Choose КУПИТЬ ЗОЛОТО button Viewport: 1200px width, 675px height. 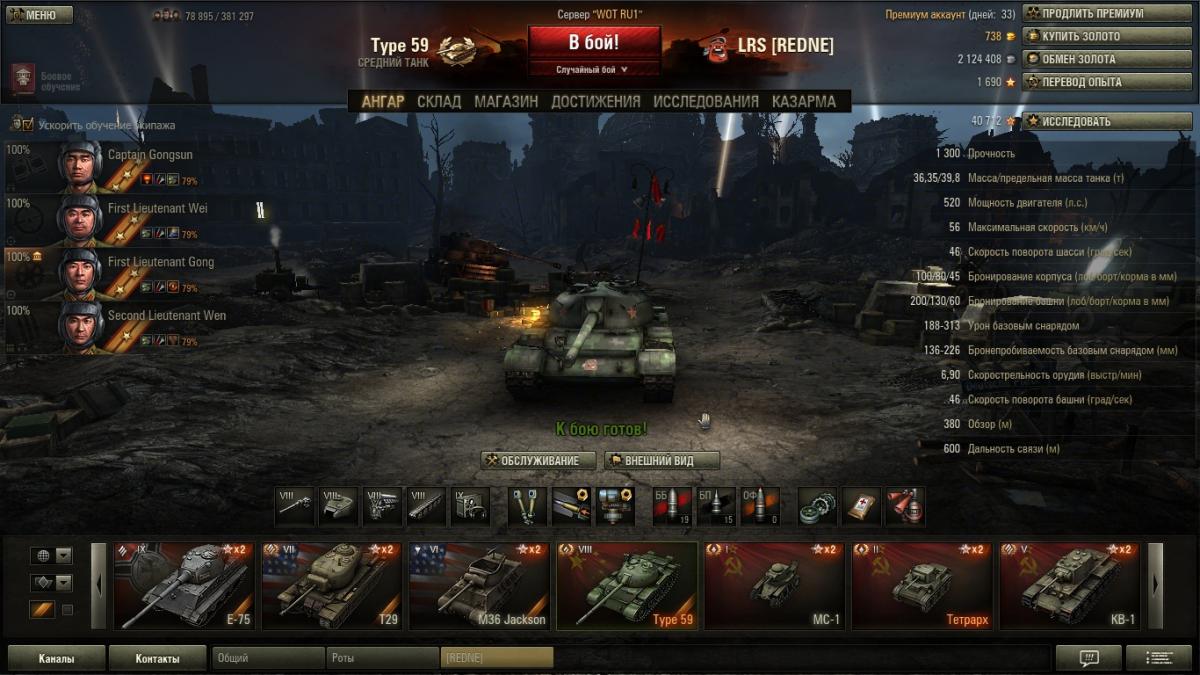point(1092,36)
